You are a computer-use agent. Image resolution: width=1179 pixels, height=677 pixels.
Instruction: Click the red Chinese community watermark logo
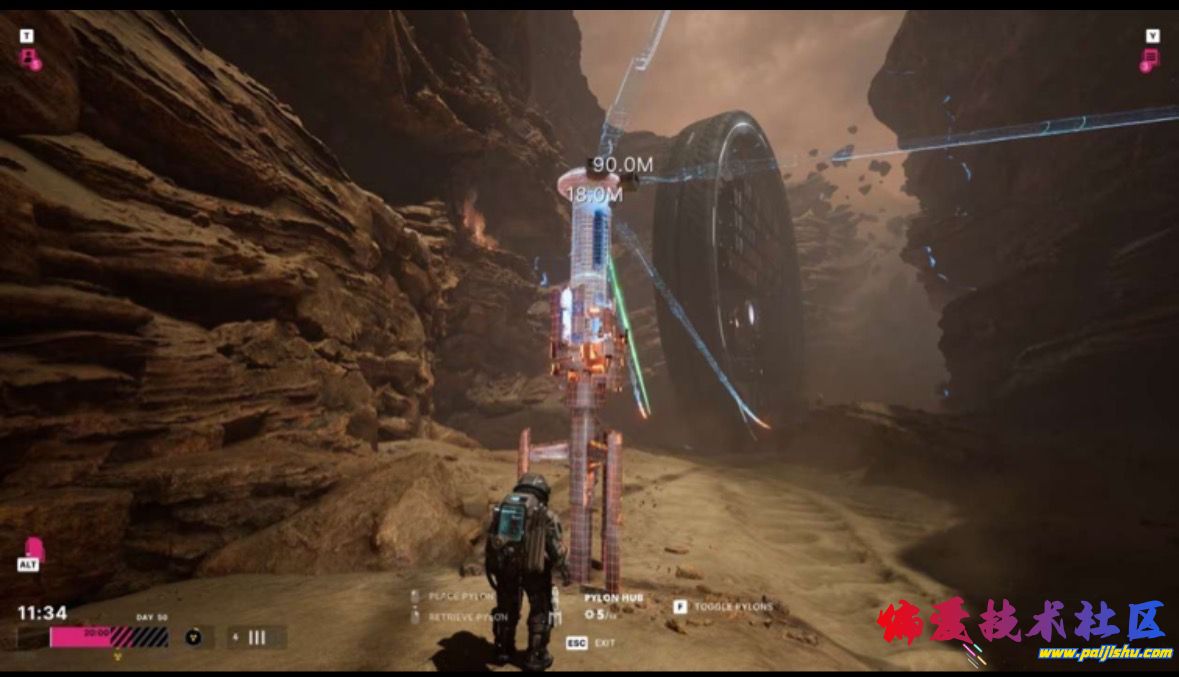click(1021, 622)
